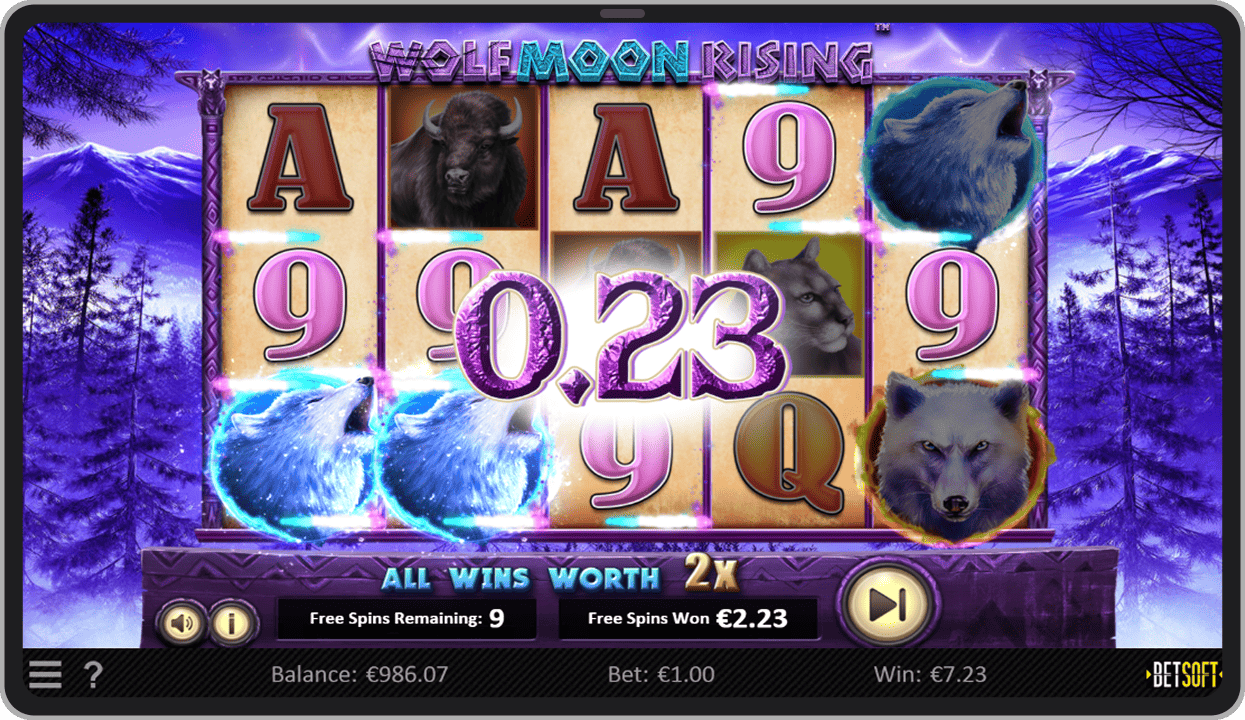Toggle the sound speaker button
Screen dimensions: 1245x720
[182, 624]
